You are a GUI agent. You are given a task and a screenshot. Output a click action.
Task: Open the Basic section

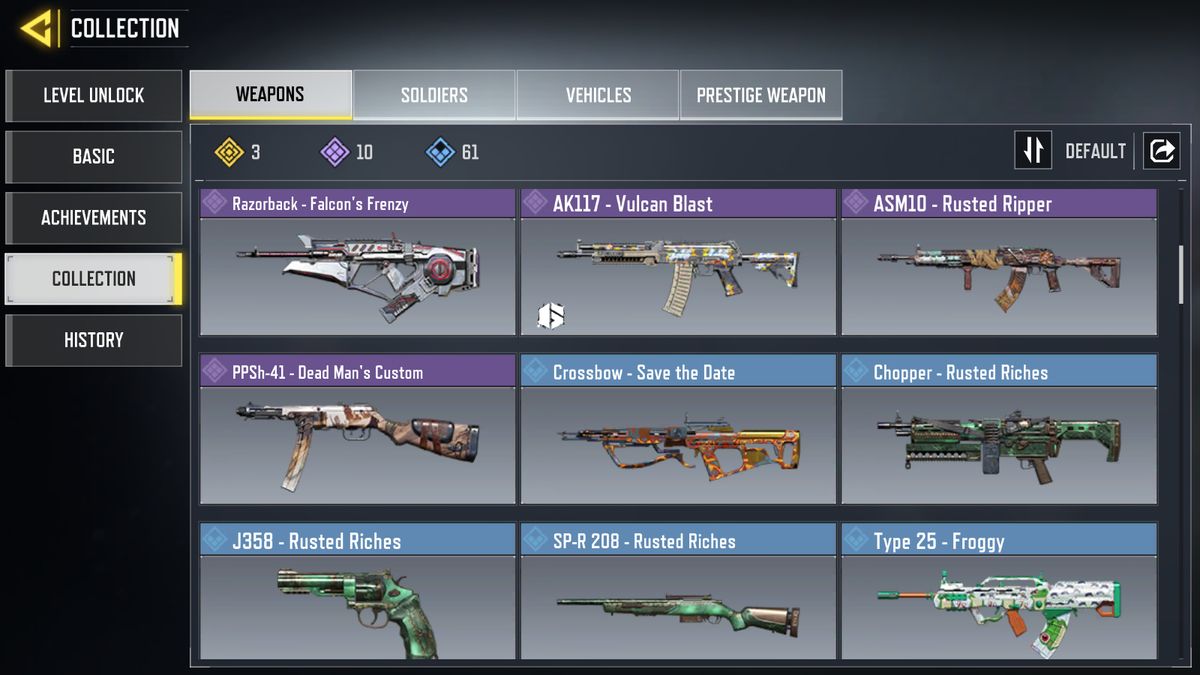pyautogui.click(x=93, y=157)
